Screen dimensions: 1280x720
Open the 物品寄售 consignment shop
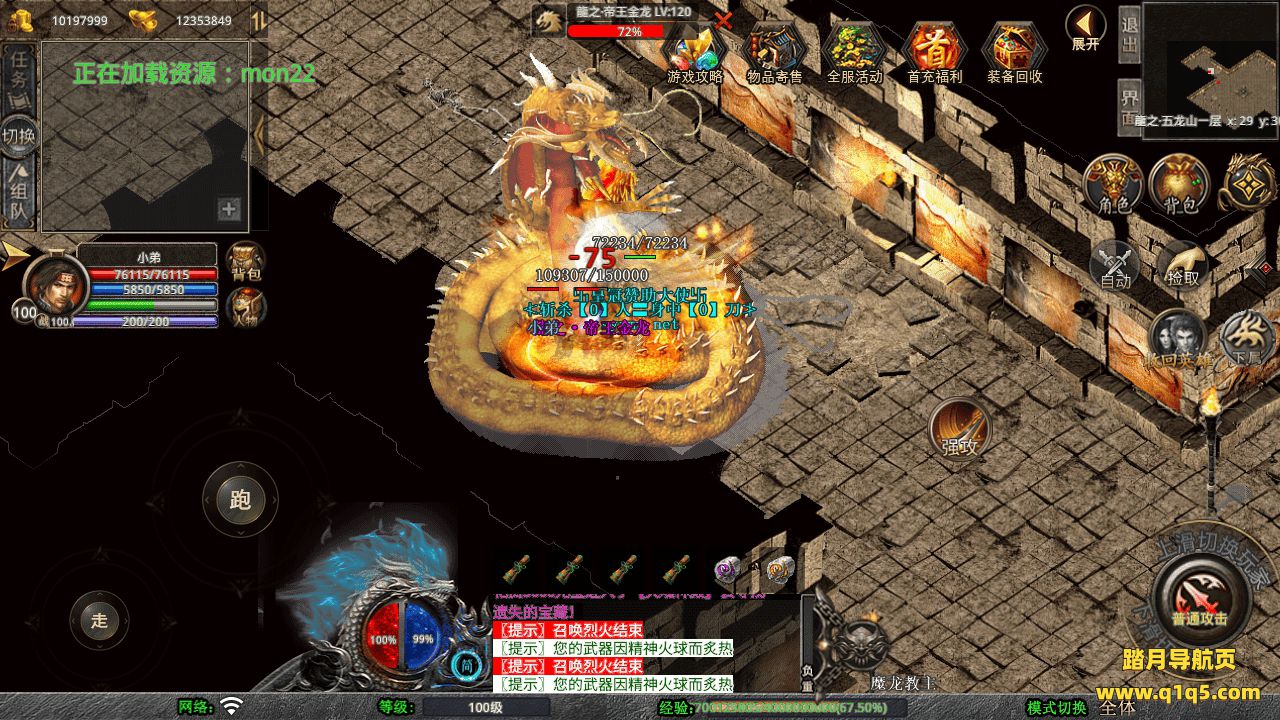click(775, 52)
